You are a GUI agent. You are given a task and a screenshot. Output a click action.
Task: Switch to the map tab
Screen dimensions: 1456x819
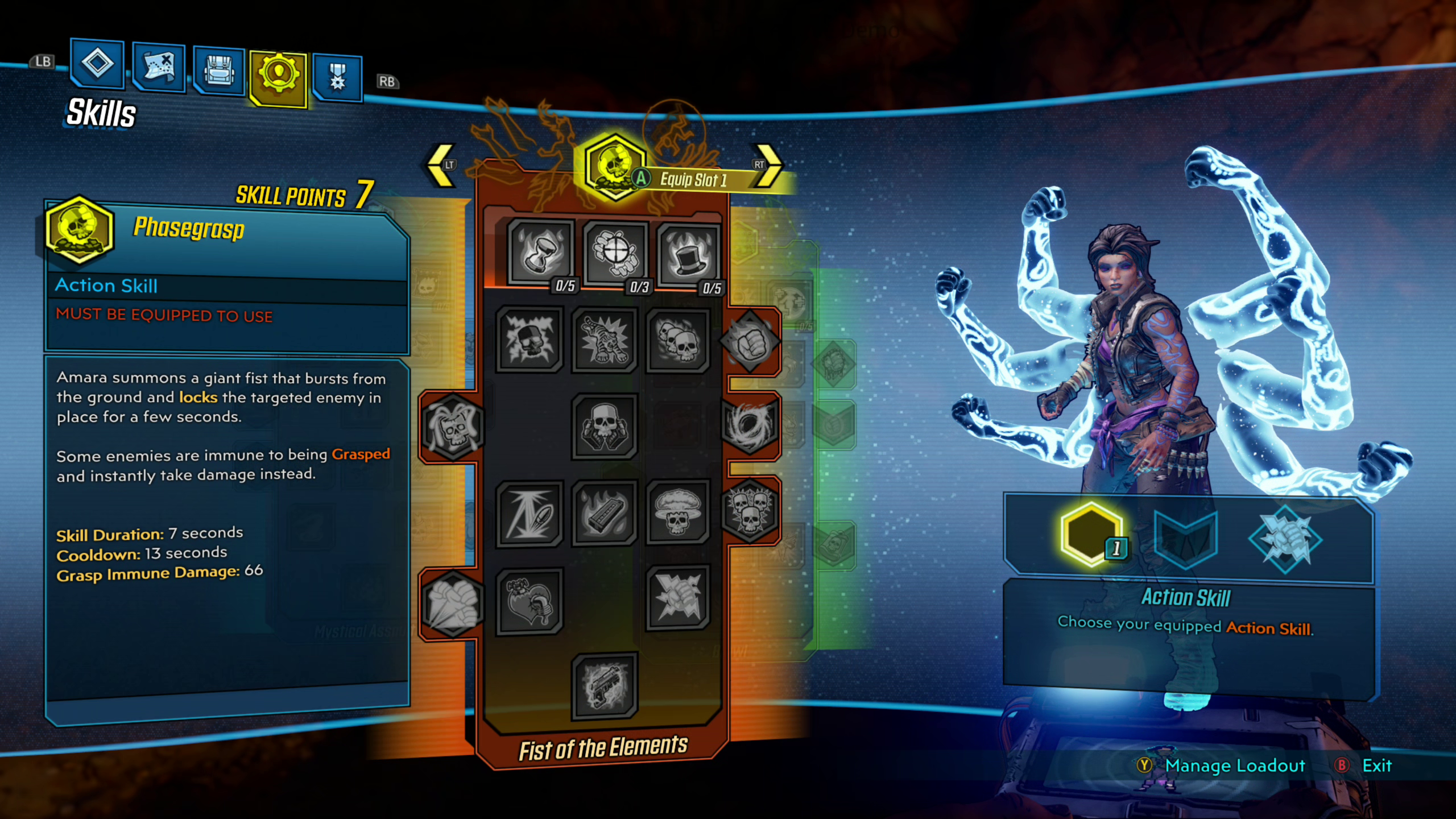click(159, 67)
